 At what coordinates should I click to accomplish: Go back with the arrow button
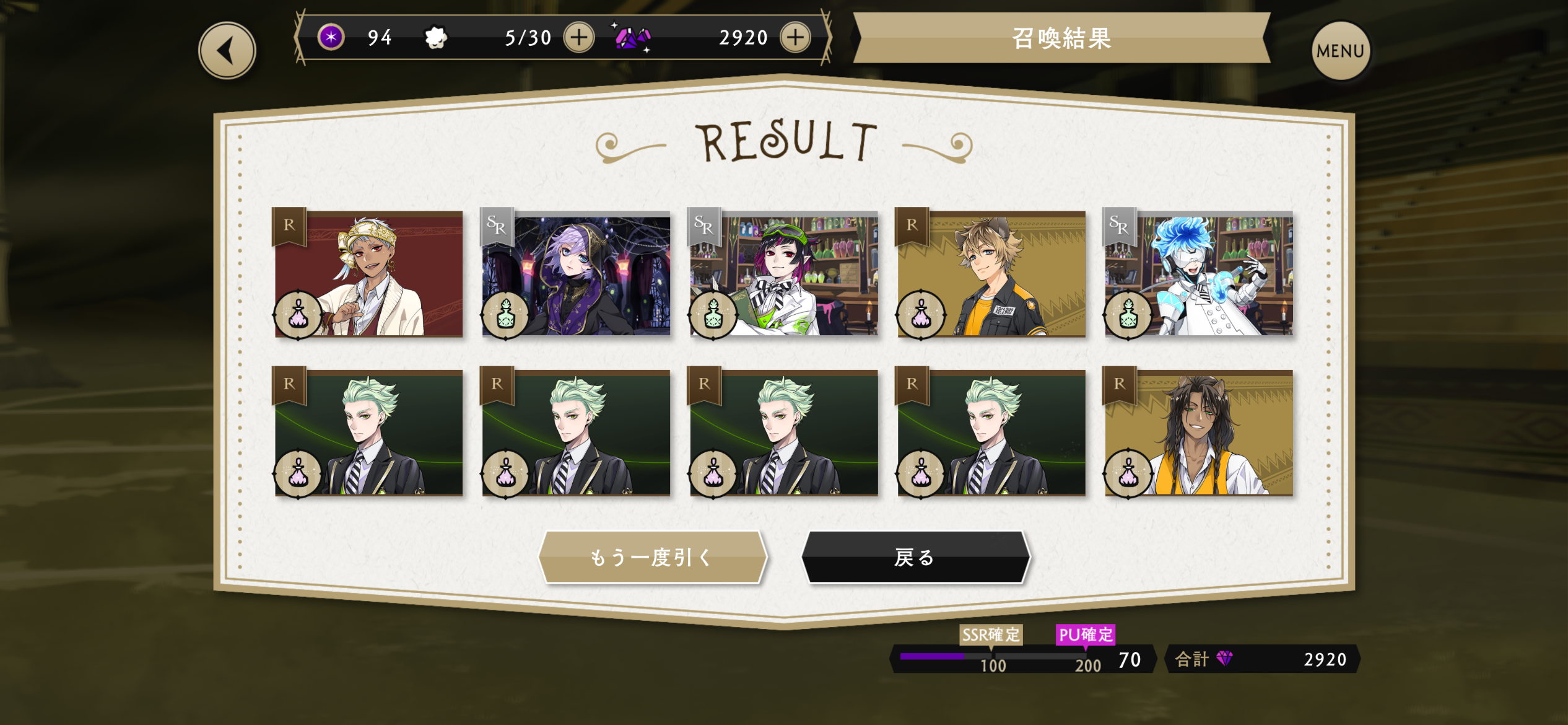(x=227, y=51)
